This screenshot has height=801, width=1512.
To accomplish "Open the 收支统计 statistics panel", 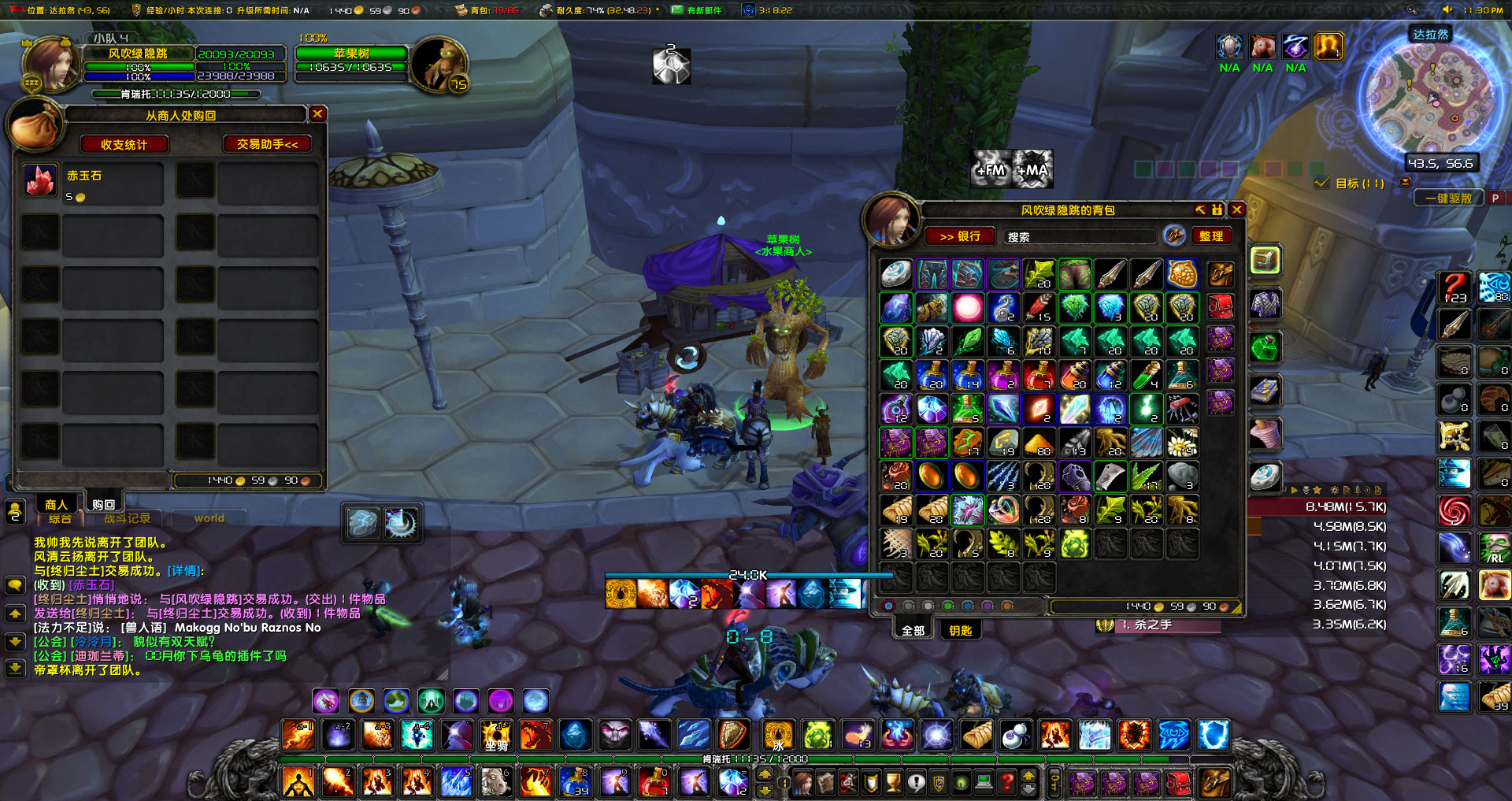I will [124, 144].
